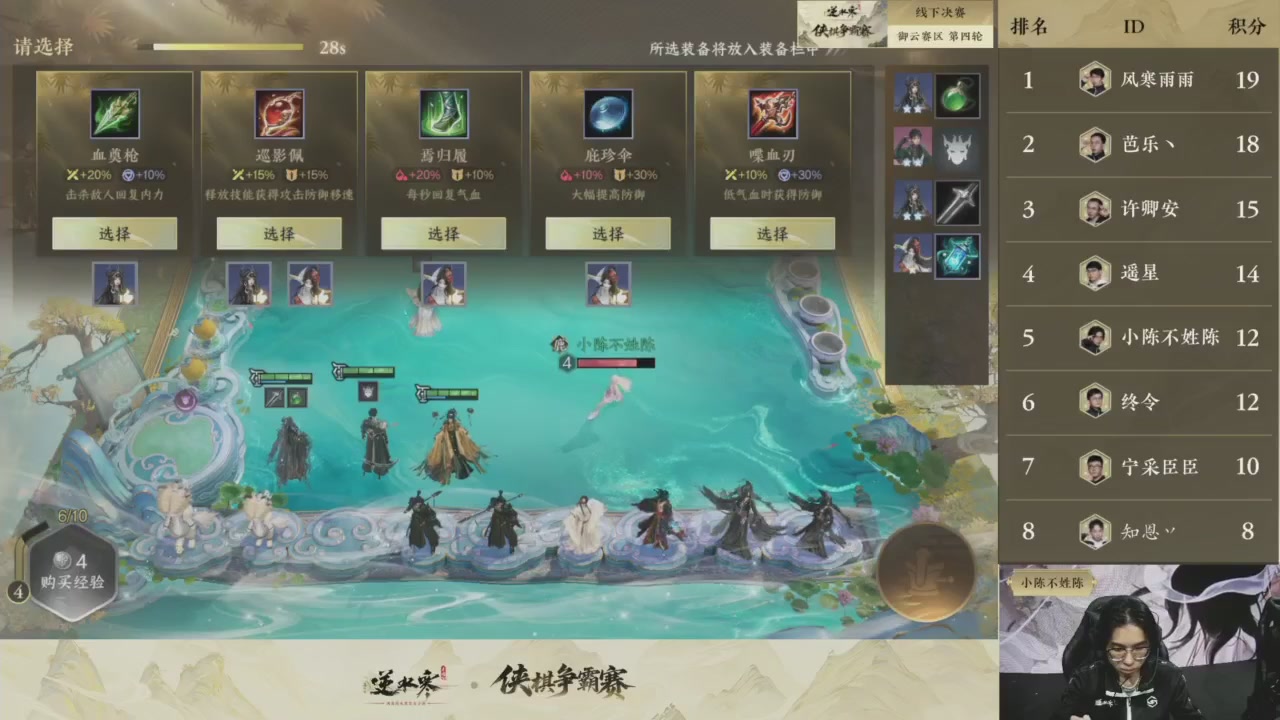The width and height of the screenshot is (1280, 720).
Task: Click the first bench hero portrait
Action: tap(114, 283)
